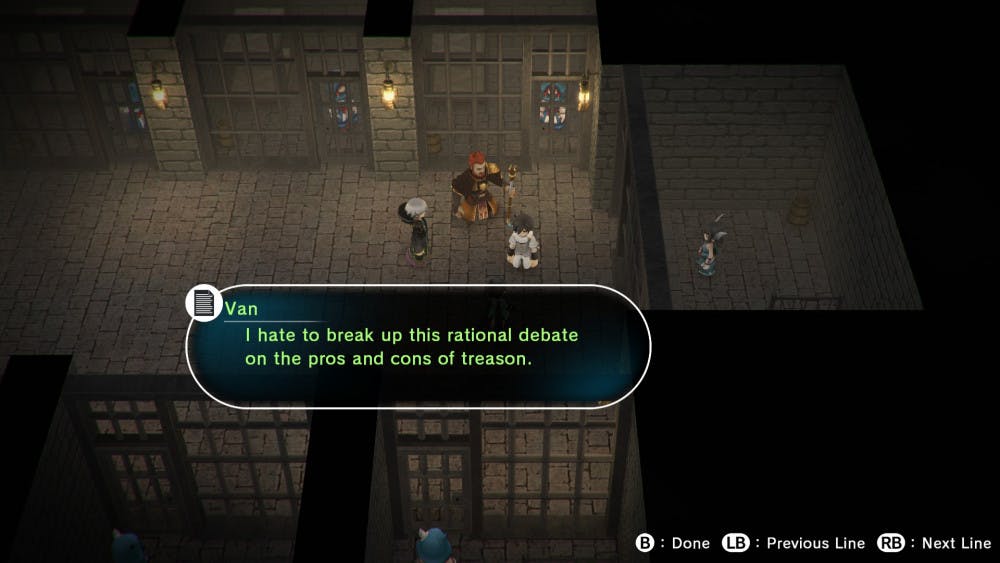Open the dialogue log document icon
1000x563 pixels.
tap(204, 303)
